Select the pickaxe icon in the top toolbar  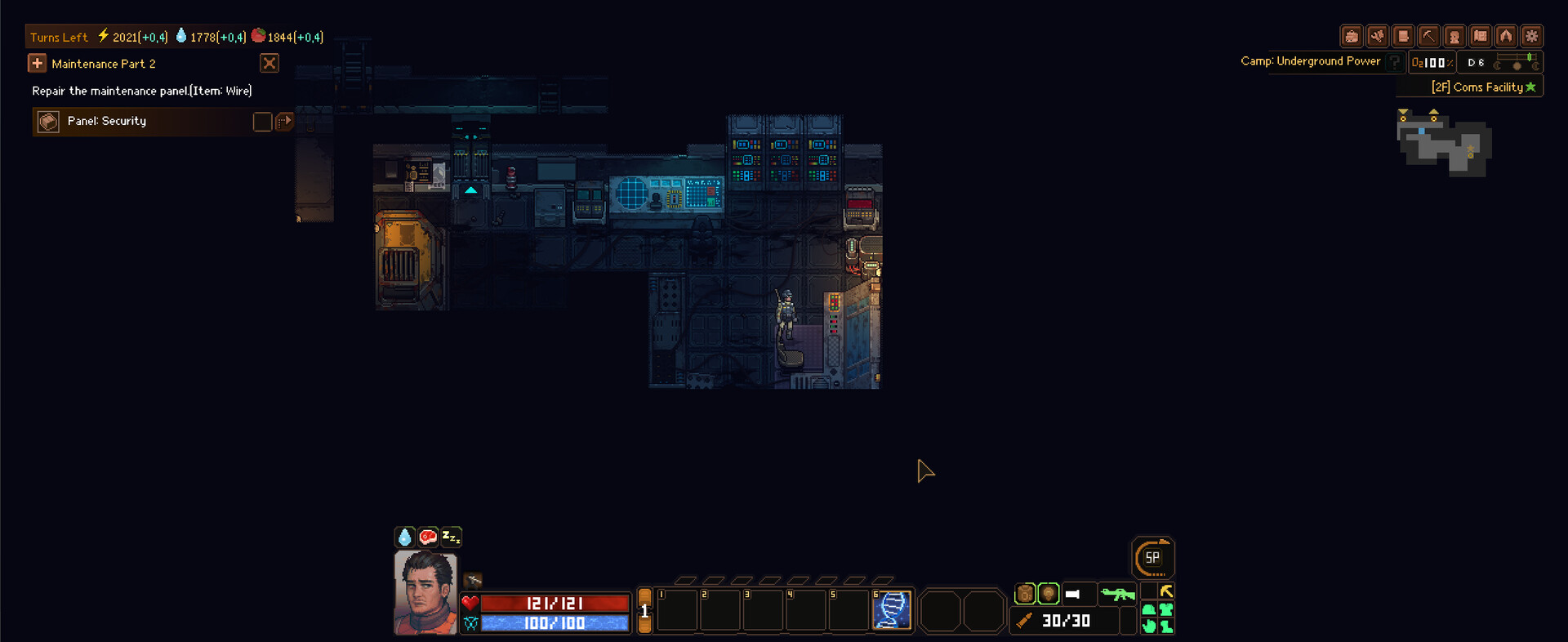coord(1429,36)
